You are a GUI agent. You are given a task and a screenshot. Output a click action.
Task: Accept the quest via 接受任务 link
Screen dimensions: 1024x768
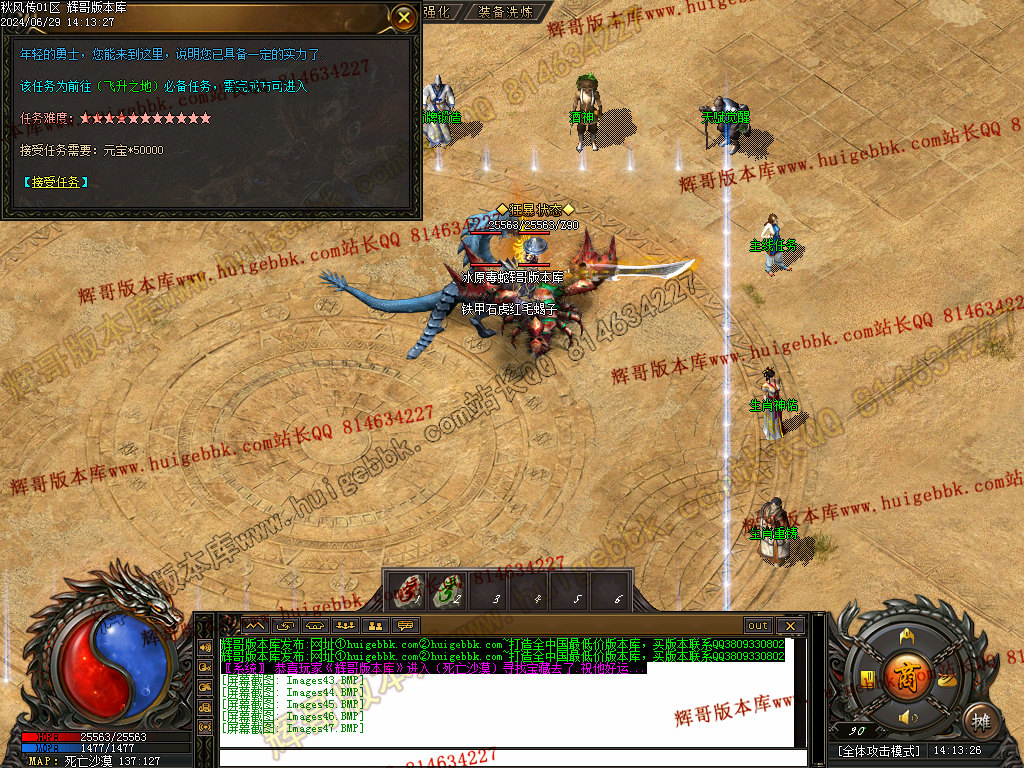coord(55,182)
